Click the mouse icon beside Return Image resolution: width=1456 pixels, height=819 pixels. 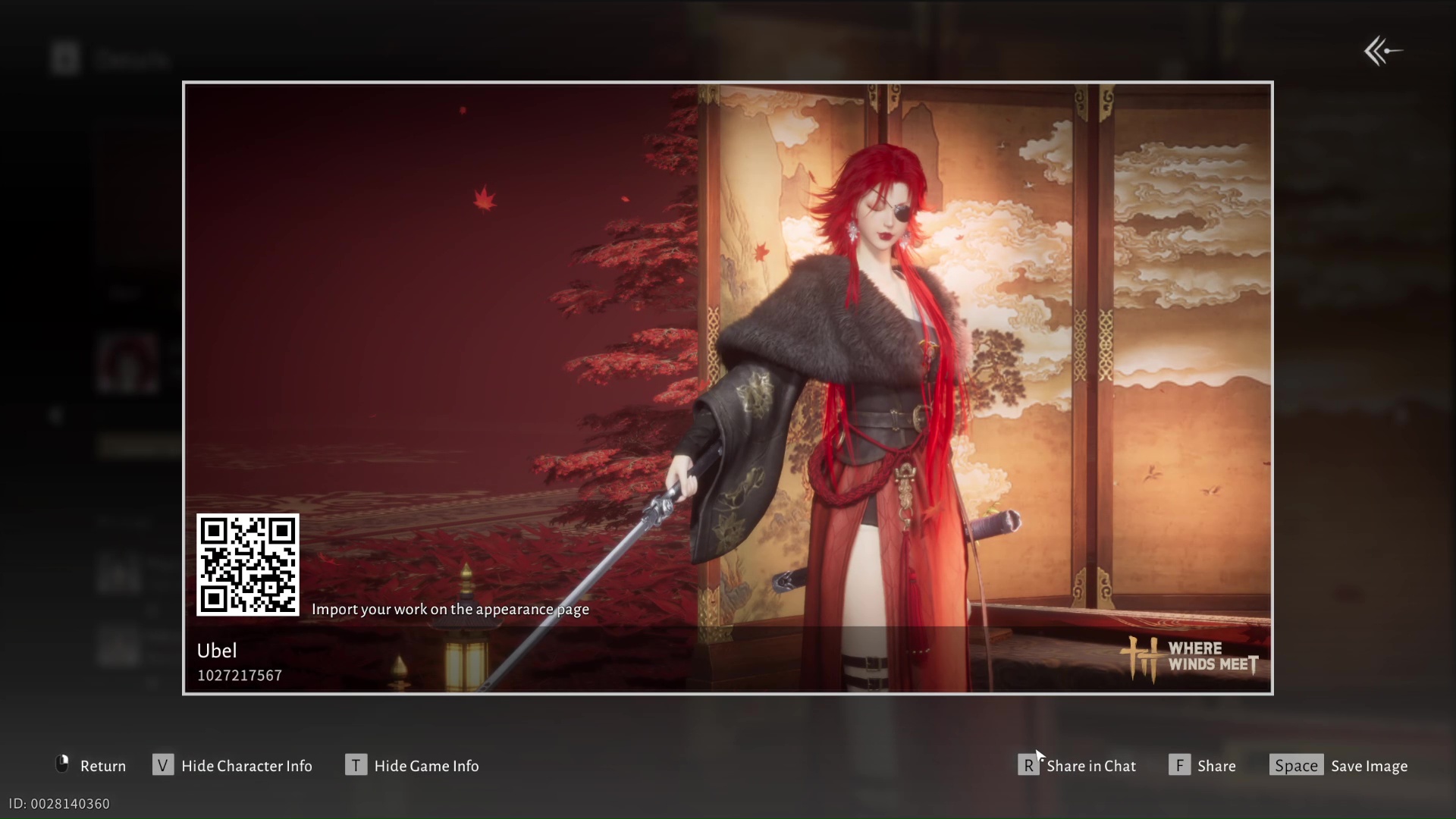point(61,764)
